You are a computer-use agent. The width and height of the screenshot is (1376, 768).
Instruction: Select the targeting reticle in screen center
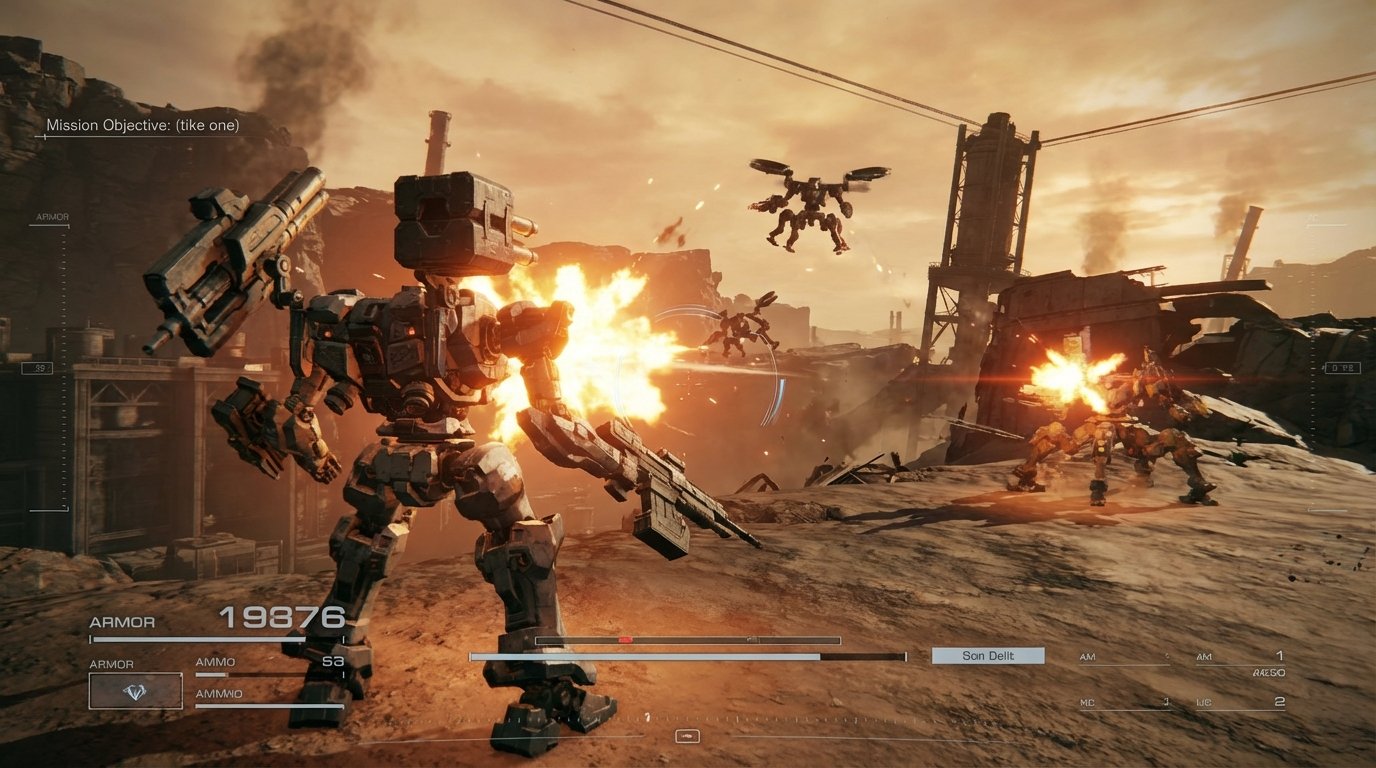(x=688, y=384)
